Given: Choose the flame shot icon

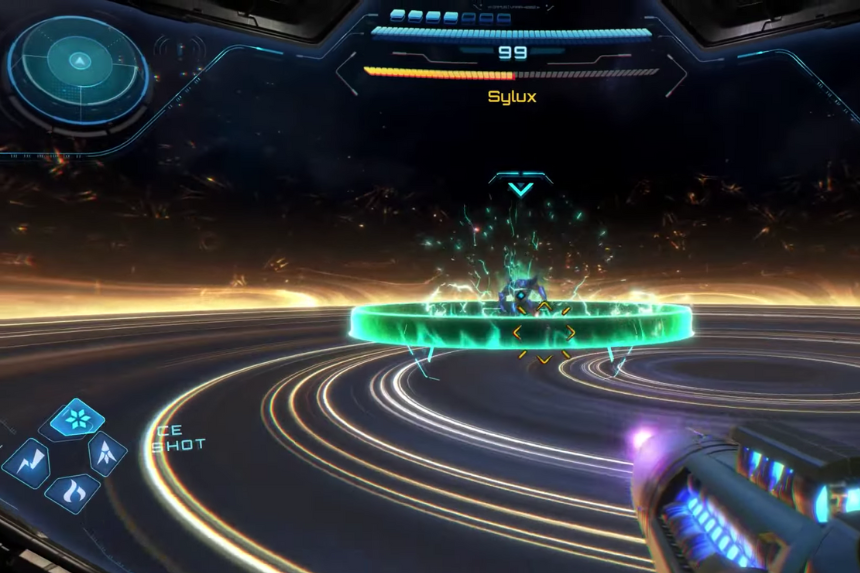Looking at the screenshot, I should click(x=72, y=491).
